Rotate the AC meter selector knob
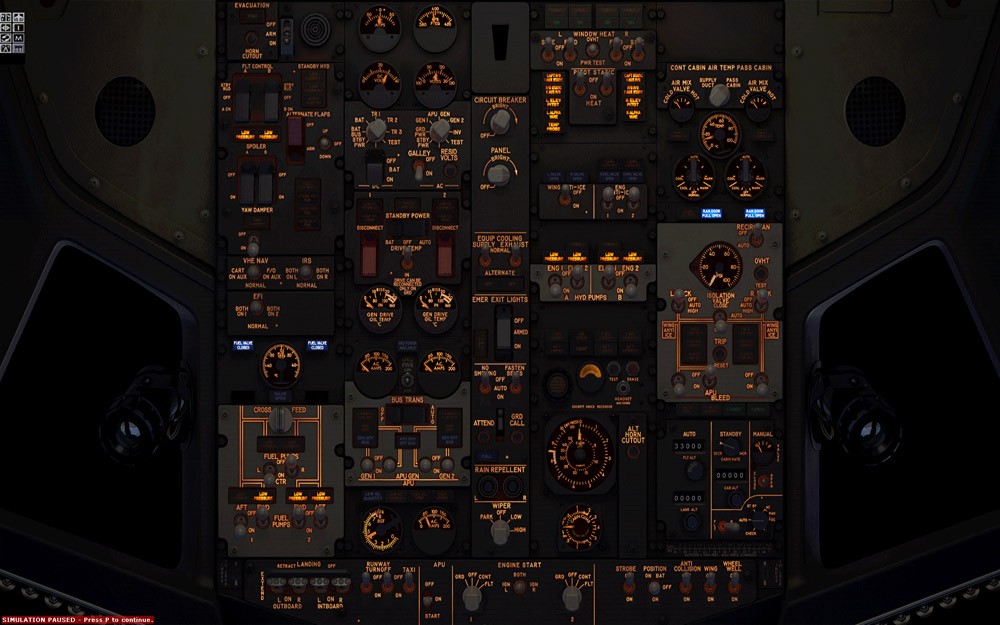This screenshot has width=1000, height=625. pyautogui.click(x=439, y=129)
